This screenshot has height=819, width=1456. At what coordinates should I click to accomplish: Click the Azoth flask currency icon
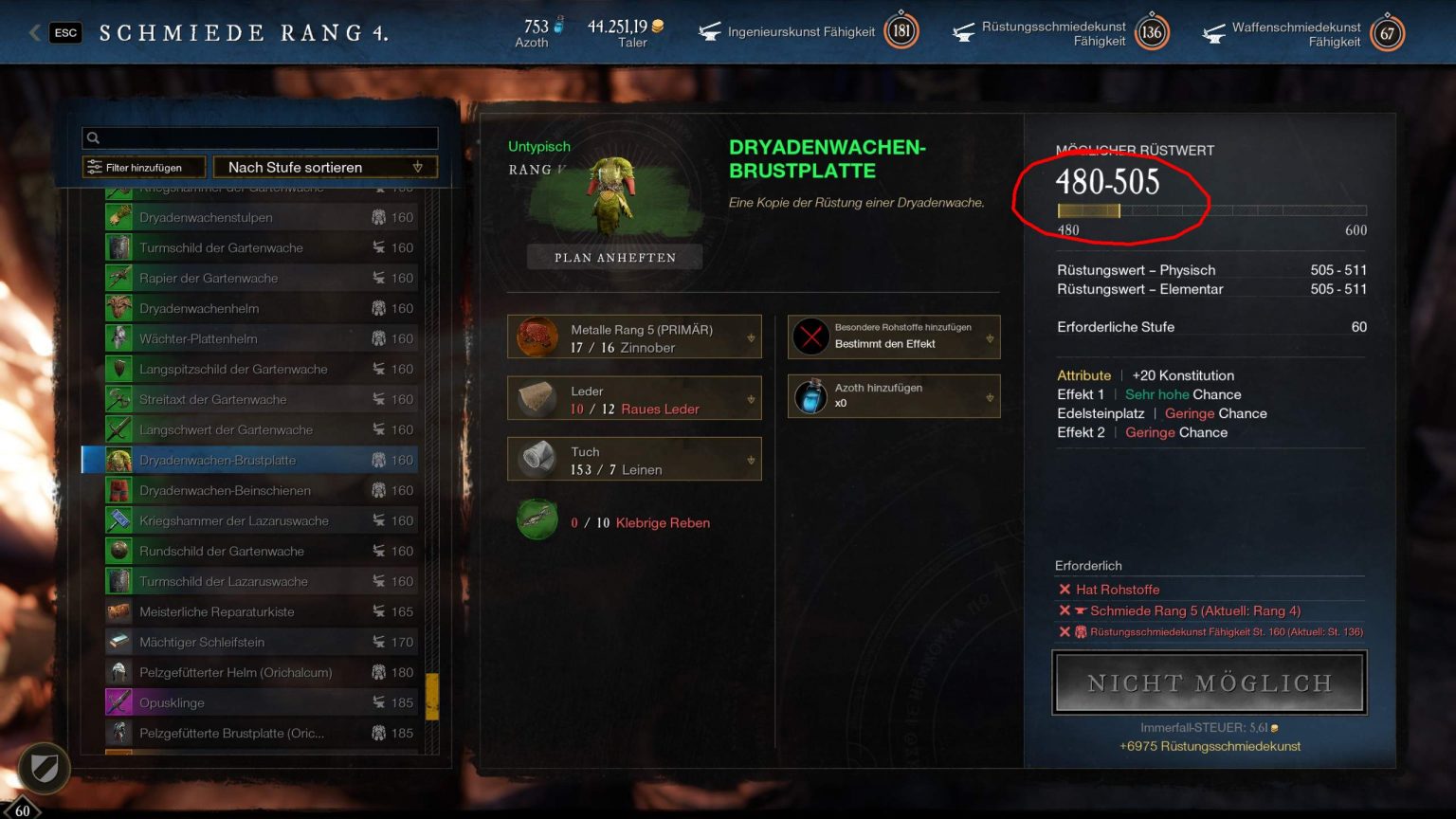tap(561, 26)
